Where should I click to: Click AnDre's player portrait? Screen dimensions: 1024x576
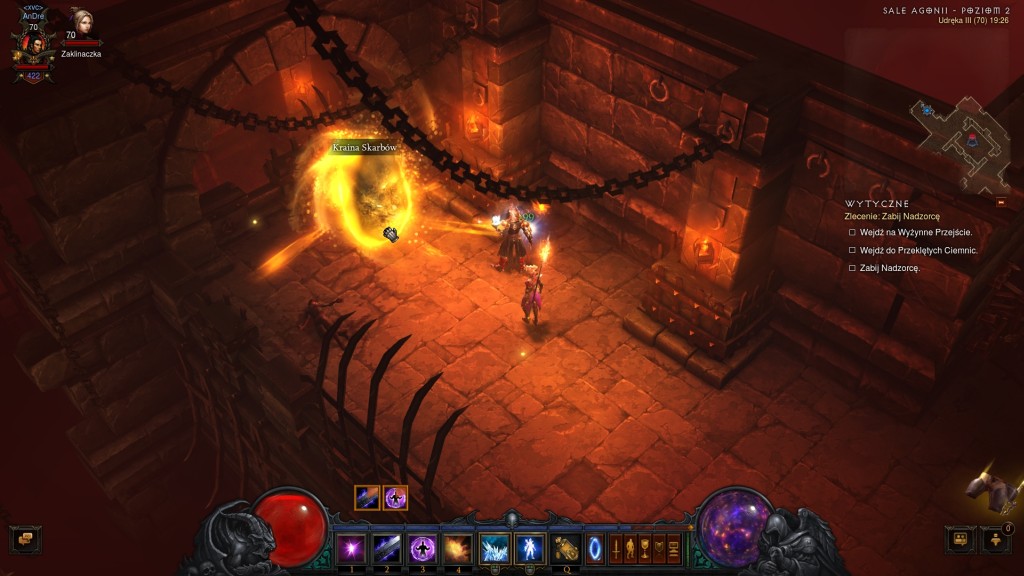pos(33,45)
